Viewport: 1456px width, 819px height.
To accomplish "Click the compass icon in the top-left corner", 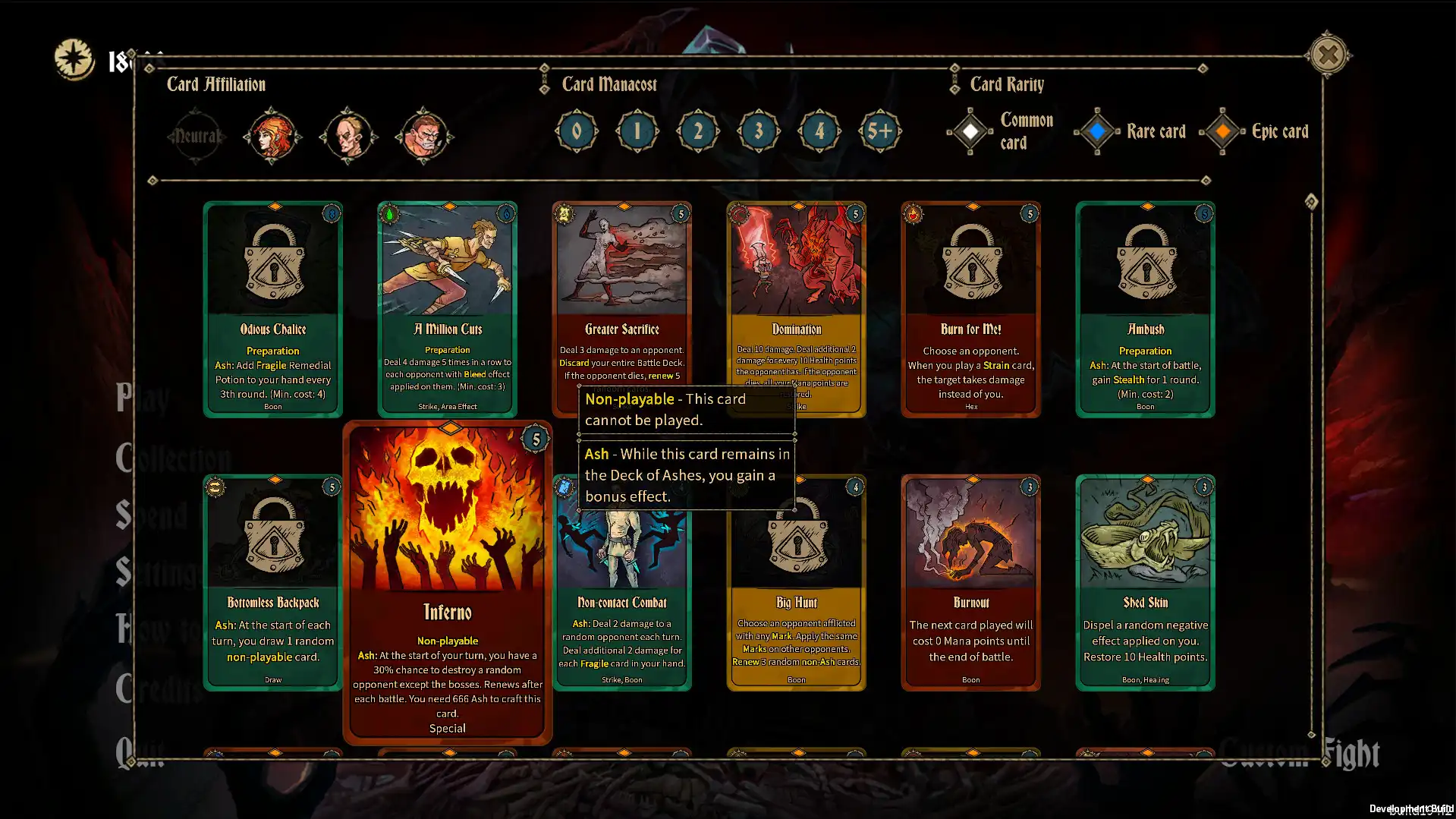I will click(x=74, y=55).
